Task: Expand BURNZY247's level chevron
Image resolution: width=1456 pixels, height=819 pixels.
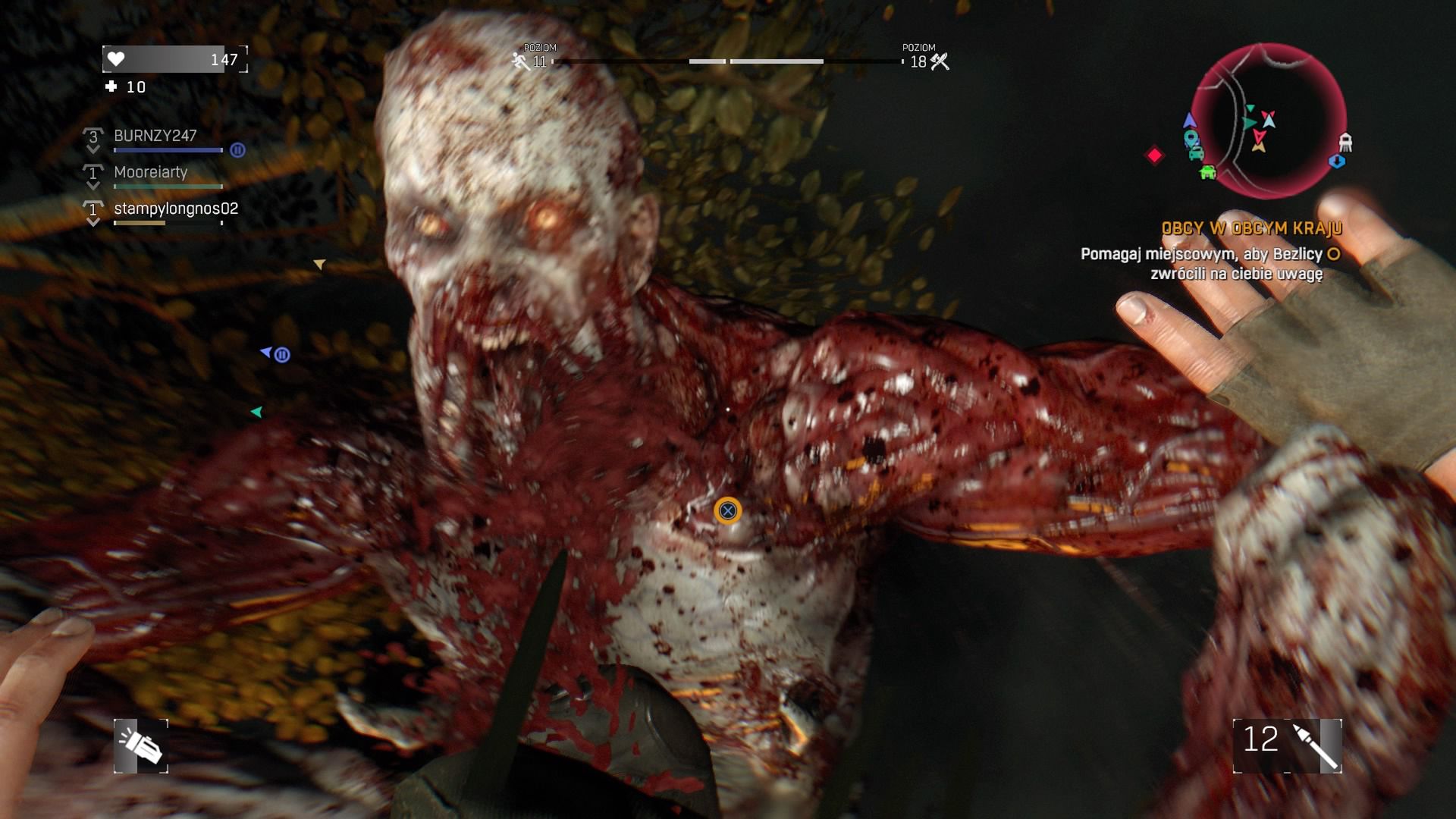Action: click(x=93, y=137)
